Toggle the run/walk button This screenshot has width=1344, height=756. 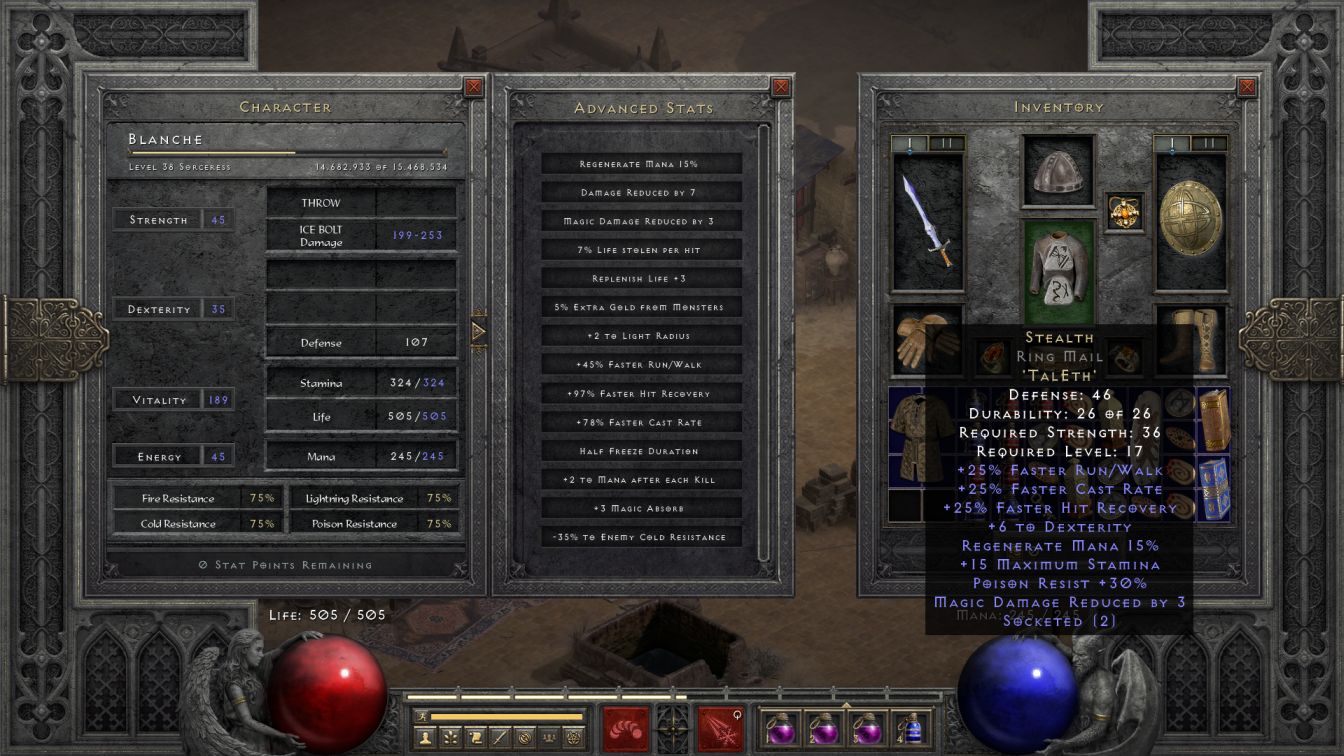click(424, 716)
